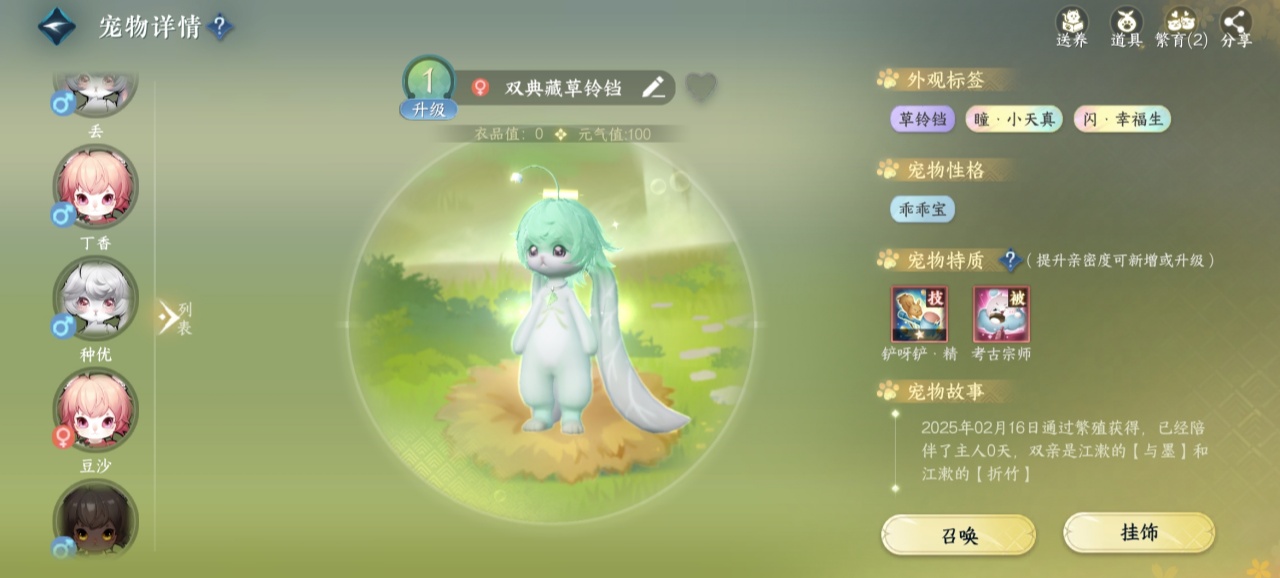Image resolution: width=1280 pixels, height=578 pixels.
Task: Go back using the top-left diamond icon
Action: coord(57,27)
